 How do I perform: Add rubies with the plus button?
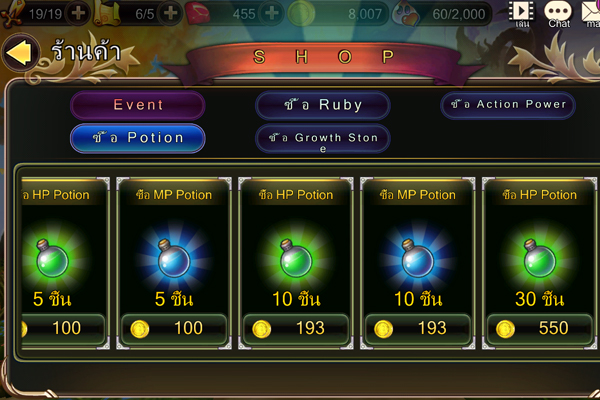click(x=272, y=13)
